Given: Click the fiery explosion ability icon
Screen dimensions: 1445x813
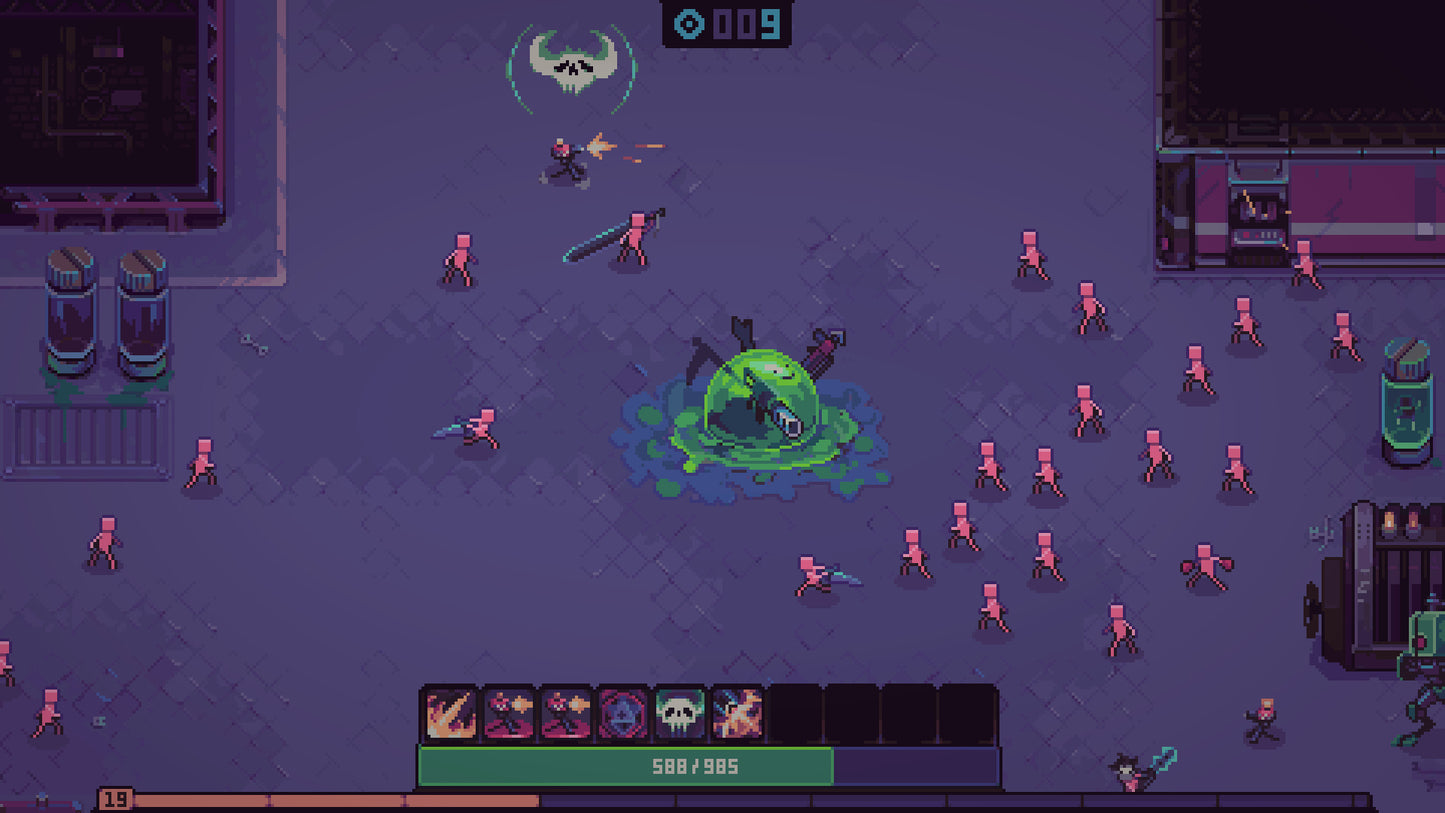Looking at the screenshot, I should pos(736,712).
